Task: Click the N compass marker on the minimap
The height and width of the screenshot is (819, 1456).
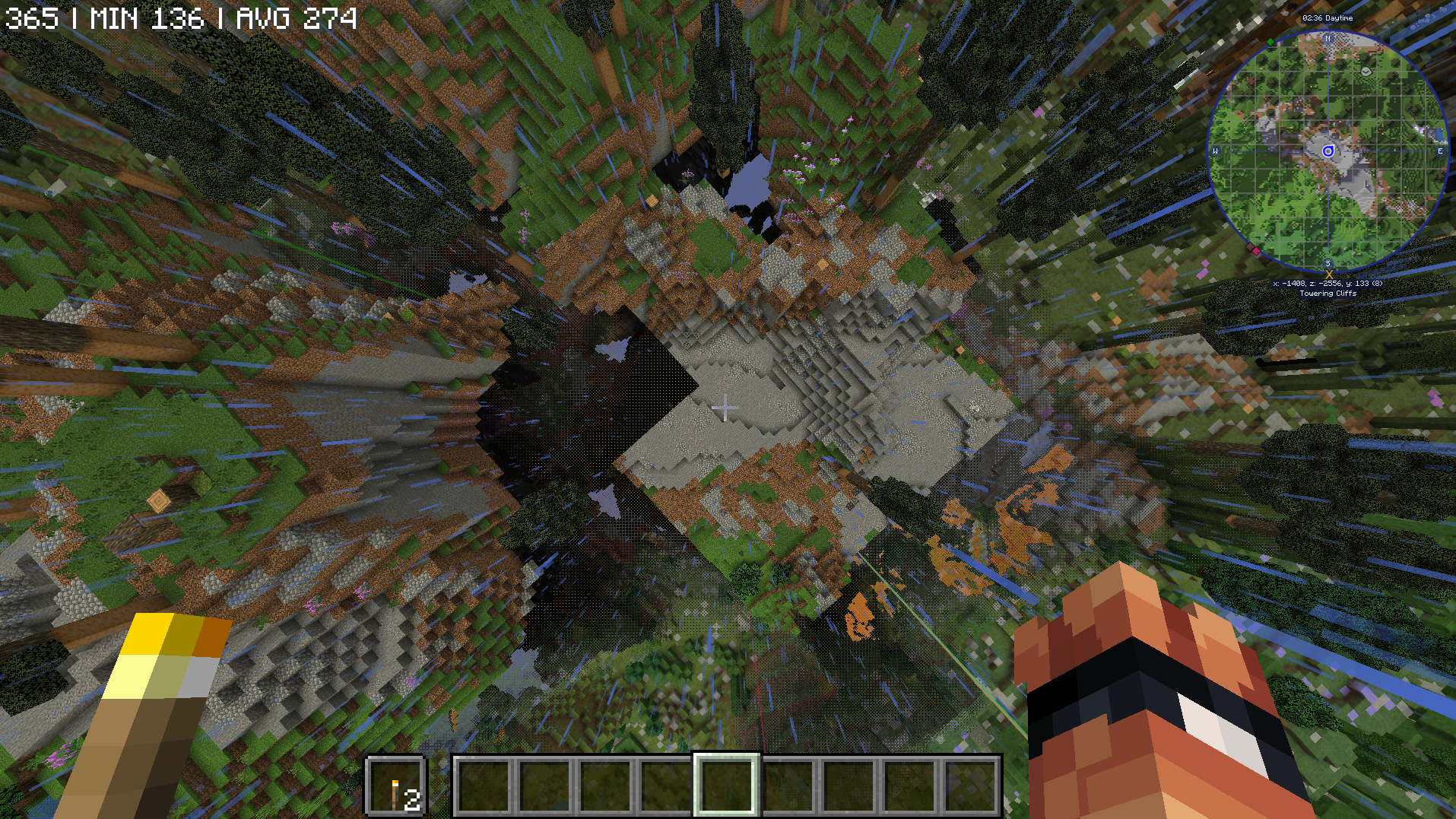Action: click(1328, 39)
